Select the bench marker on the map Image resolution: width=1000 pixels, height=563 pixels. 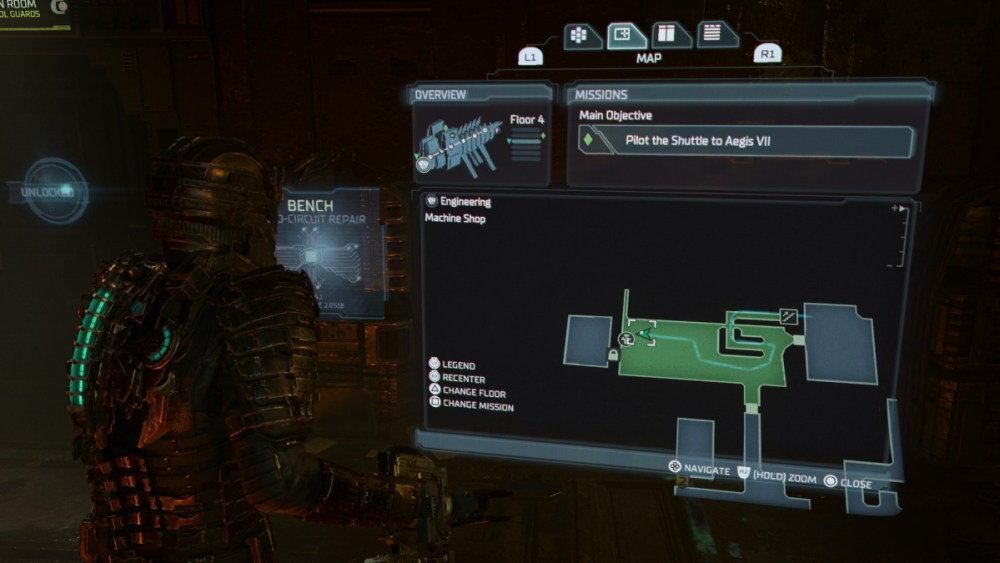click(x=628, y=339)
